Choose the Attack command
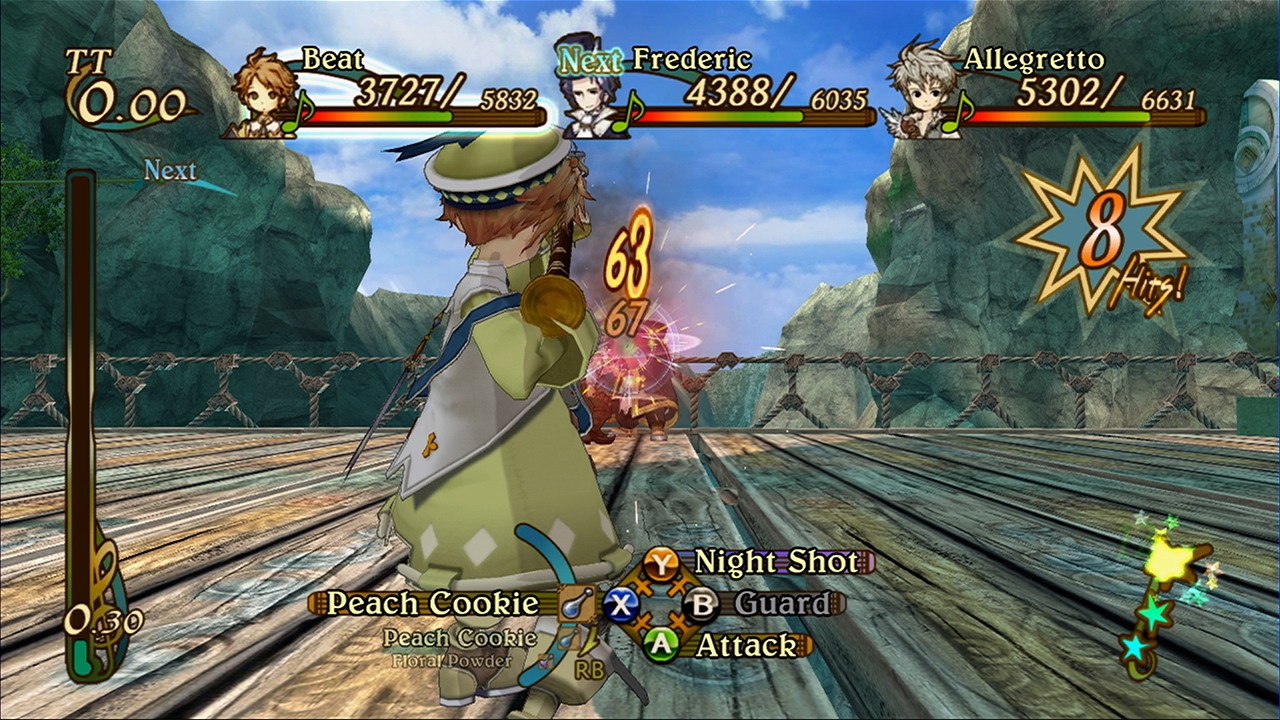This screenshot has width=1280, height=720. click(x=745, y=646)
